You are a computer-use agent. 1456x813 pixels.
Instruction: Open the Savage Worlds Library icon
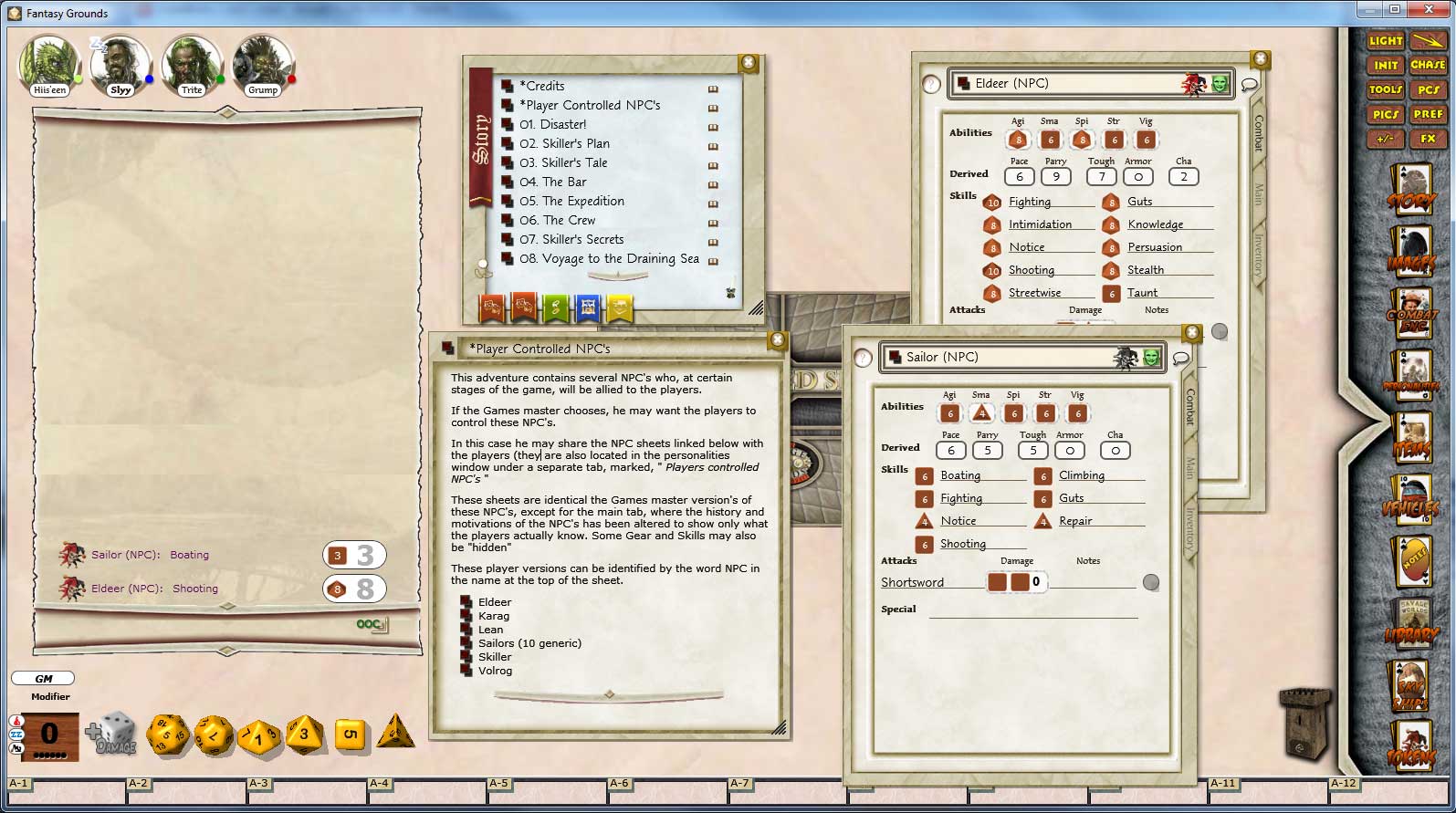(x=1411, y=625)
